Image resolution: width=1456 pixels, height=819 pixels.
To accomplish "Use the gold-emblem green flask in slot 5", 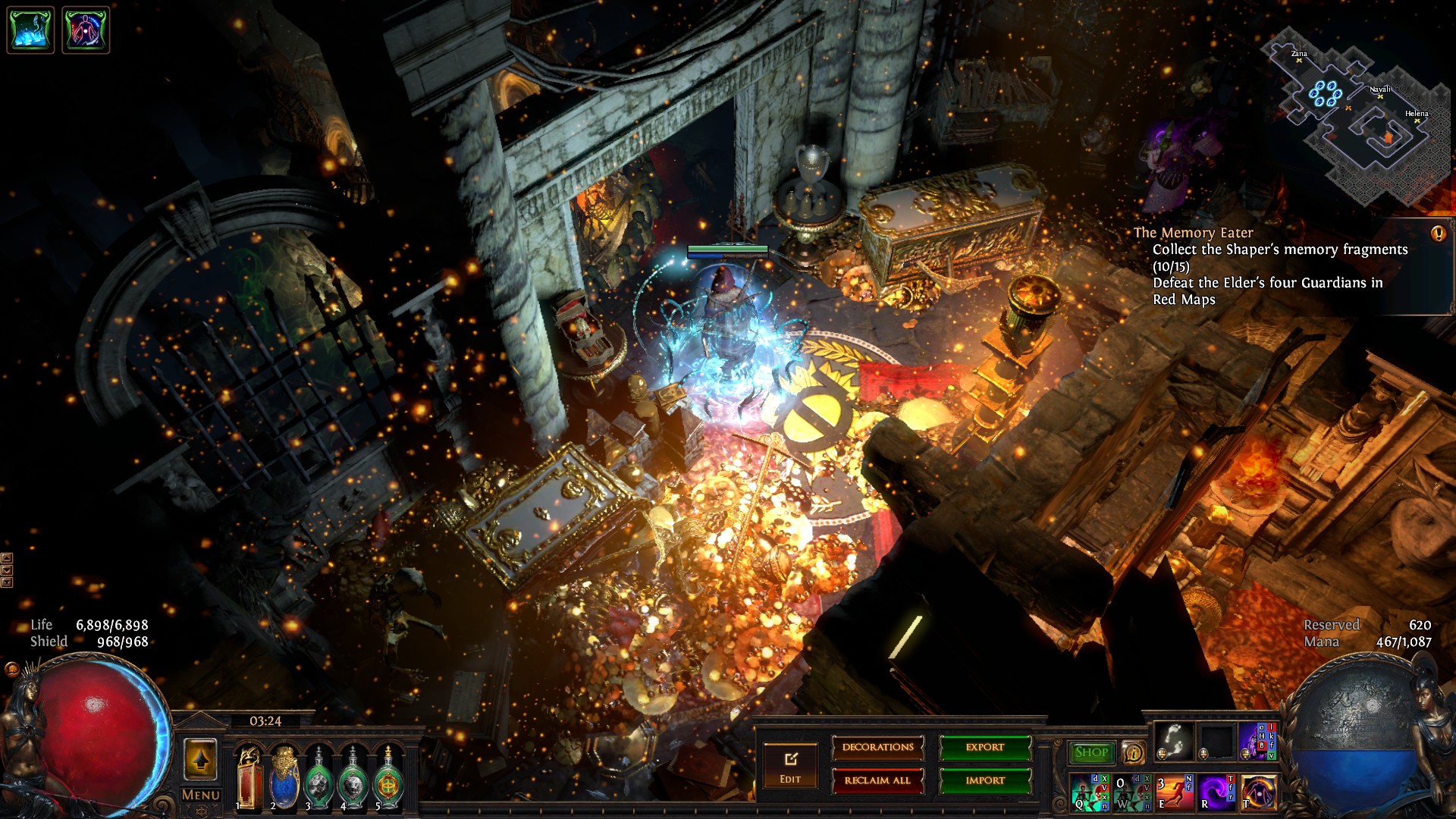I will [388, 777].
